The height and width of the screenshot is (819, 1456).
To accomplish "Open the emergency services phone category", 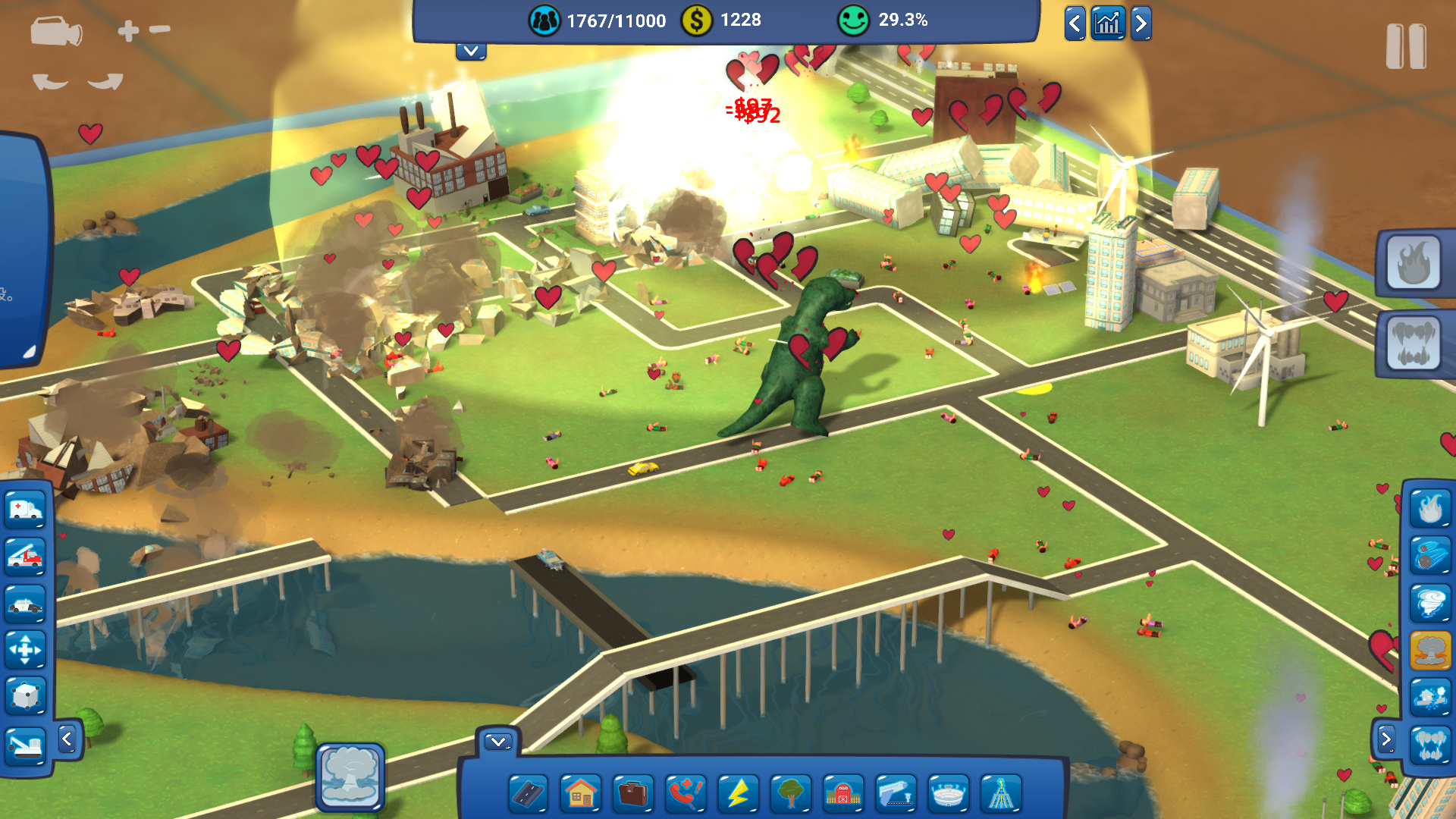I will [x=686, y=794].
